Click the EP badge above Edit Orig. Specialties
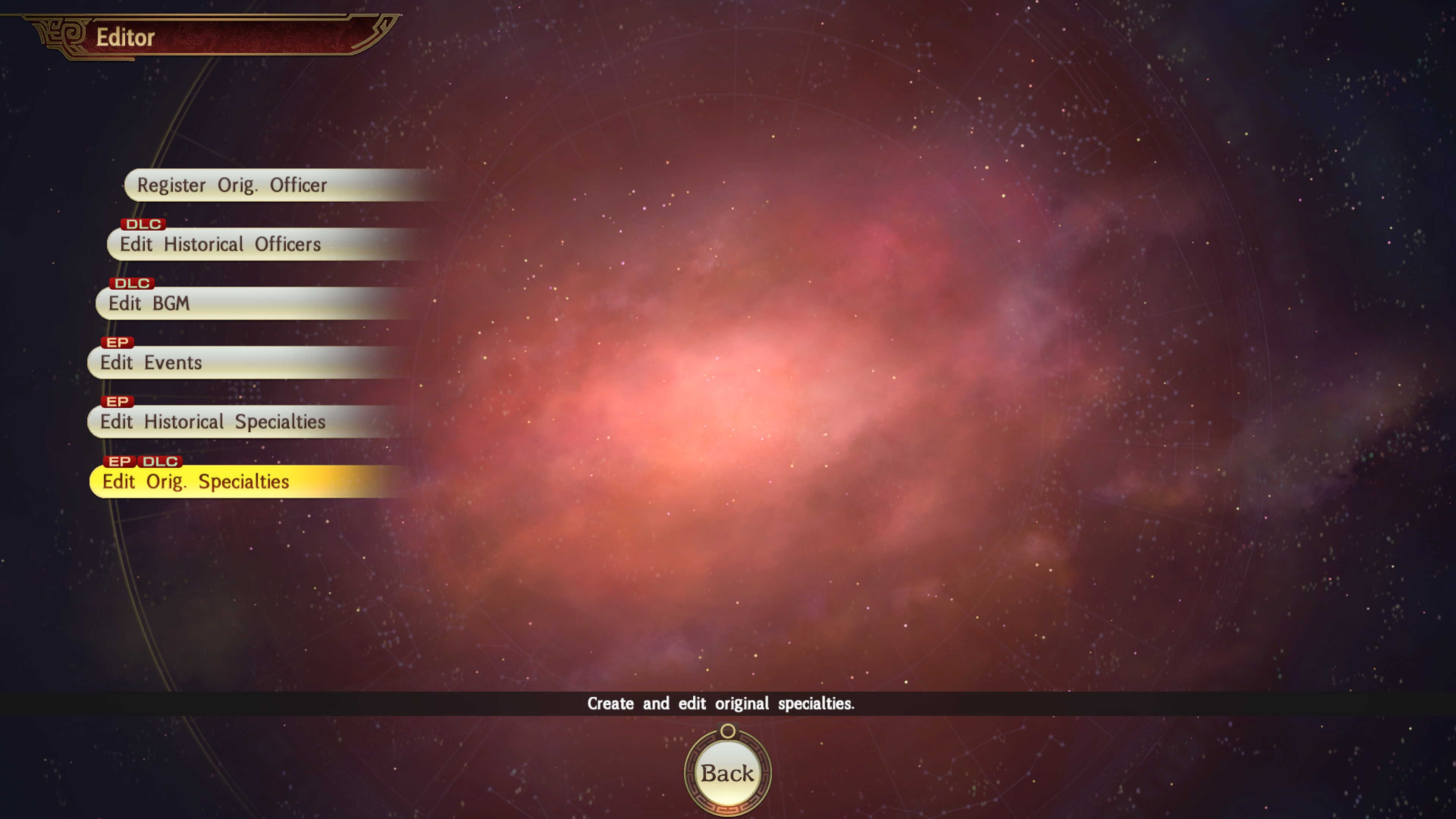Image resolution: width=1456 pixels, height=819 pixels. tap(121, 461)
